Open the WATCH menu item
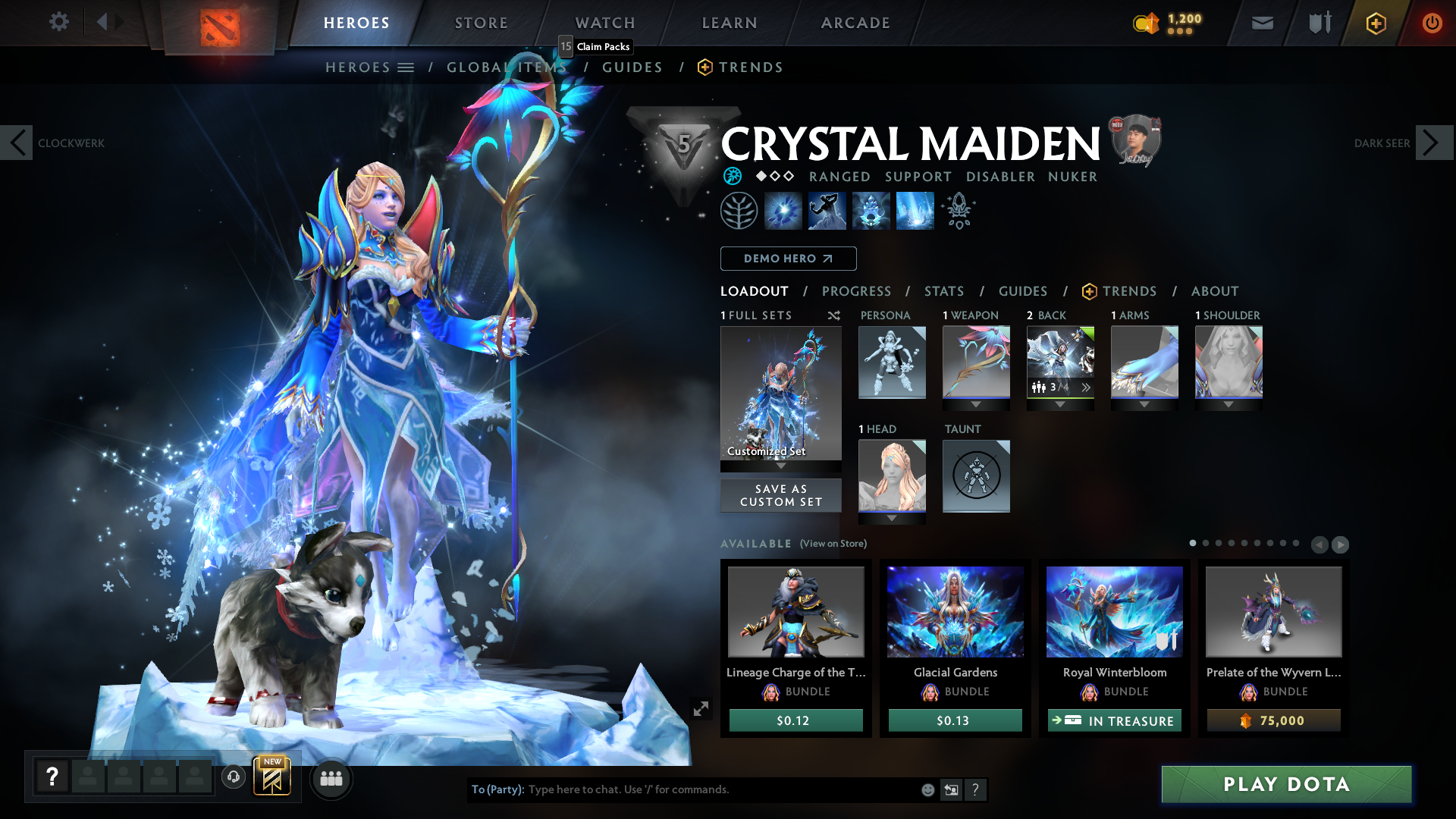 tap(604, 23)
